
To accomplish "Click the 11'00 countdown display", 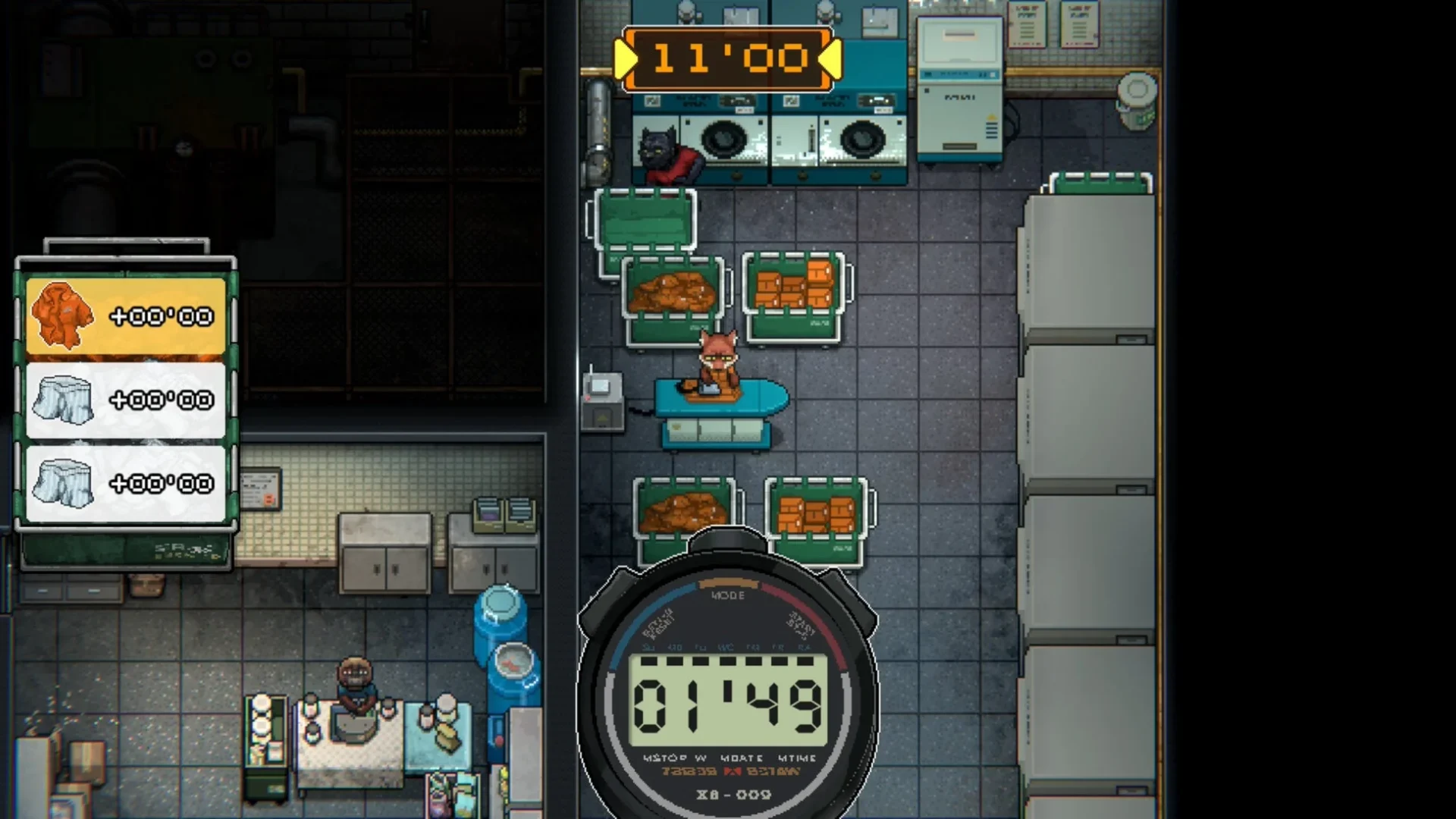I will pyautogui.click(x=728, y=58).
